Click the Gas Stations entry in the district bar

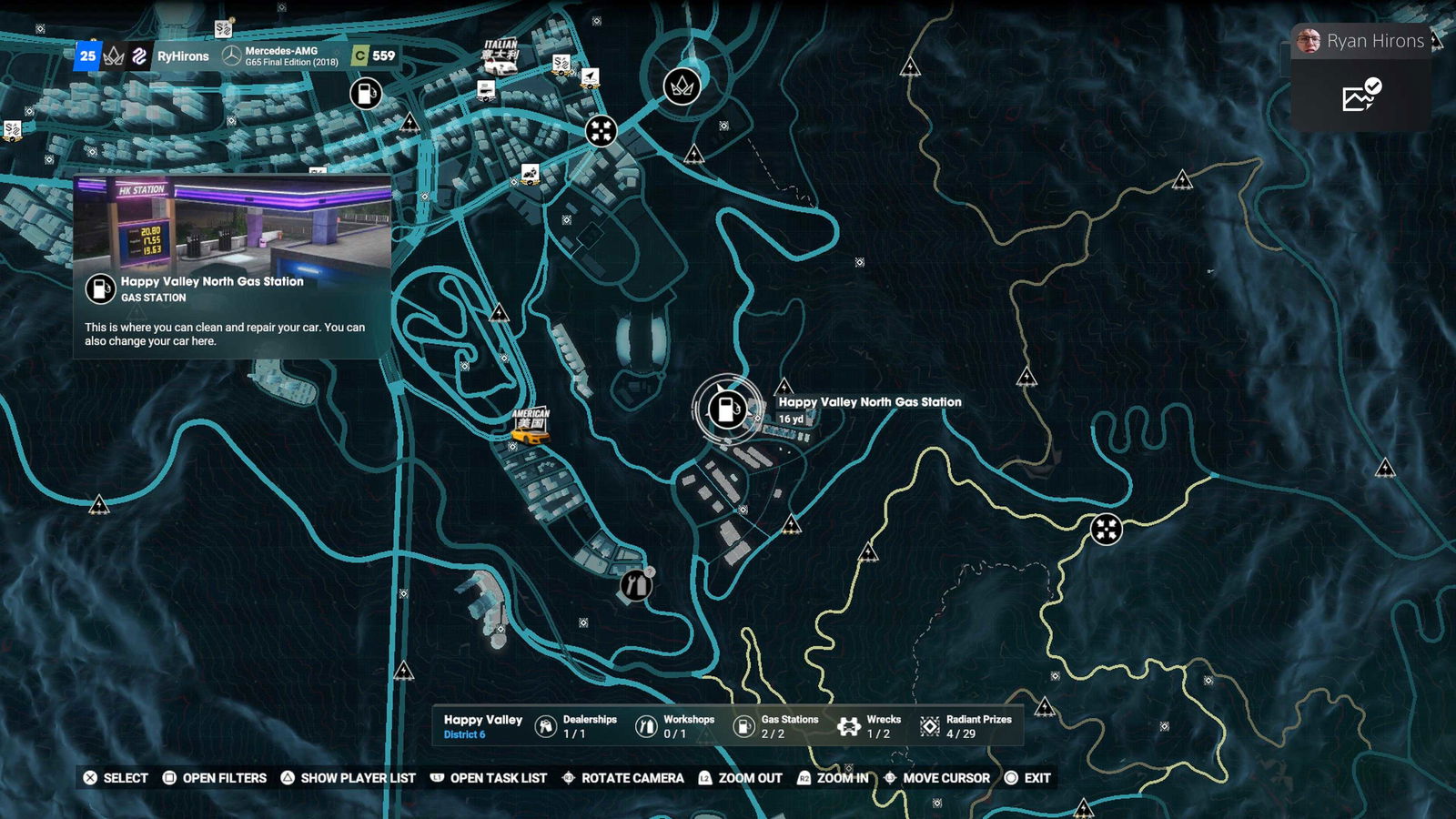(776, 726)
